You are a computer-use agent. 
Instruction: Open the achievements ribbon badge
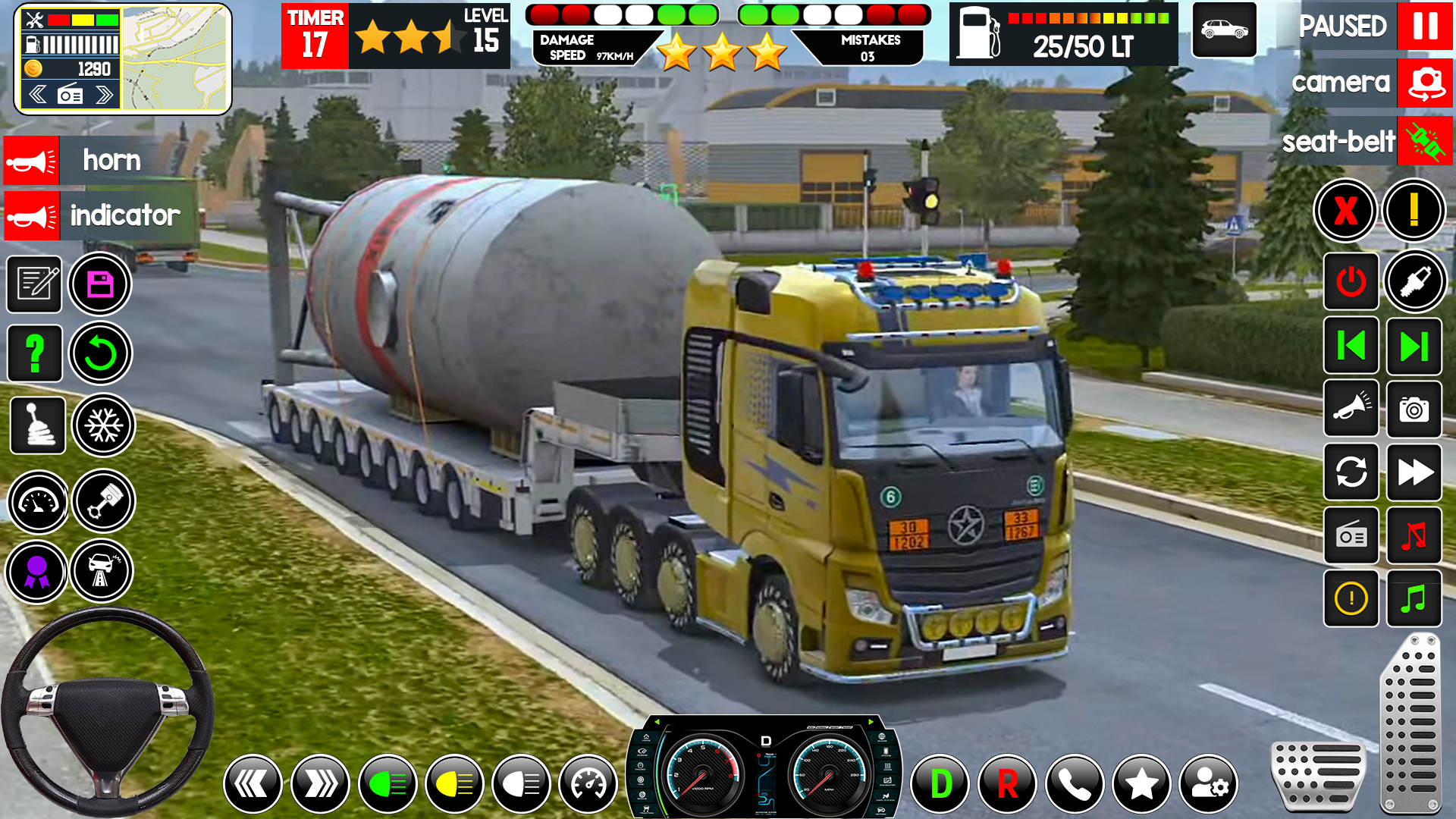(x=36, y=572)
